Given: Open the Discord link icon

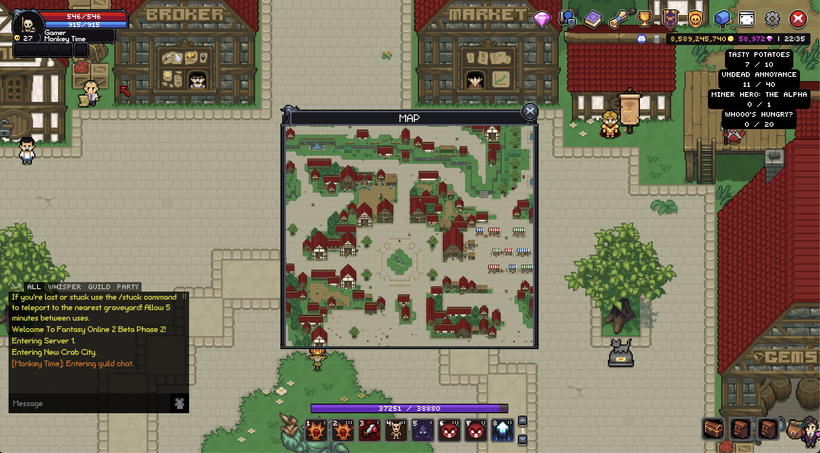Looking at the screenshot, I should click(642, 38).
